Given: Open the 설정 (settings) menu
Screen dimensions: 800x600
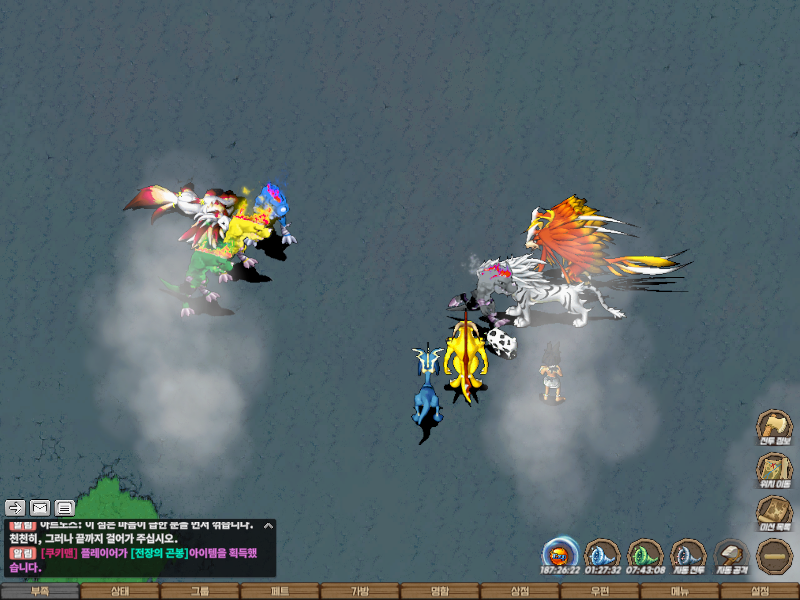Looking at the screenshot, I should (760, 591).
